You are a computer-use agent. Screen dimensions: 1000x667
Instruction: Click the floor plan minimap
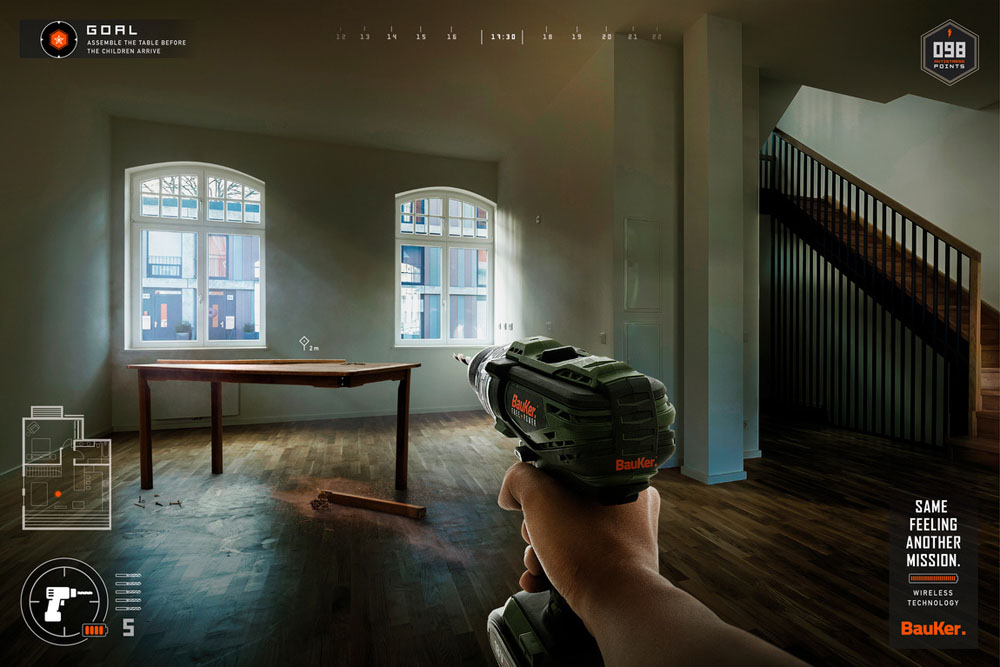pyautogui.click(x=66, y=467)
